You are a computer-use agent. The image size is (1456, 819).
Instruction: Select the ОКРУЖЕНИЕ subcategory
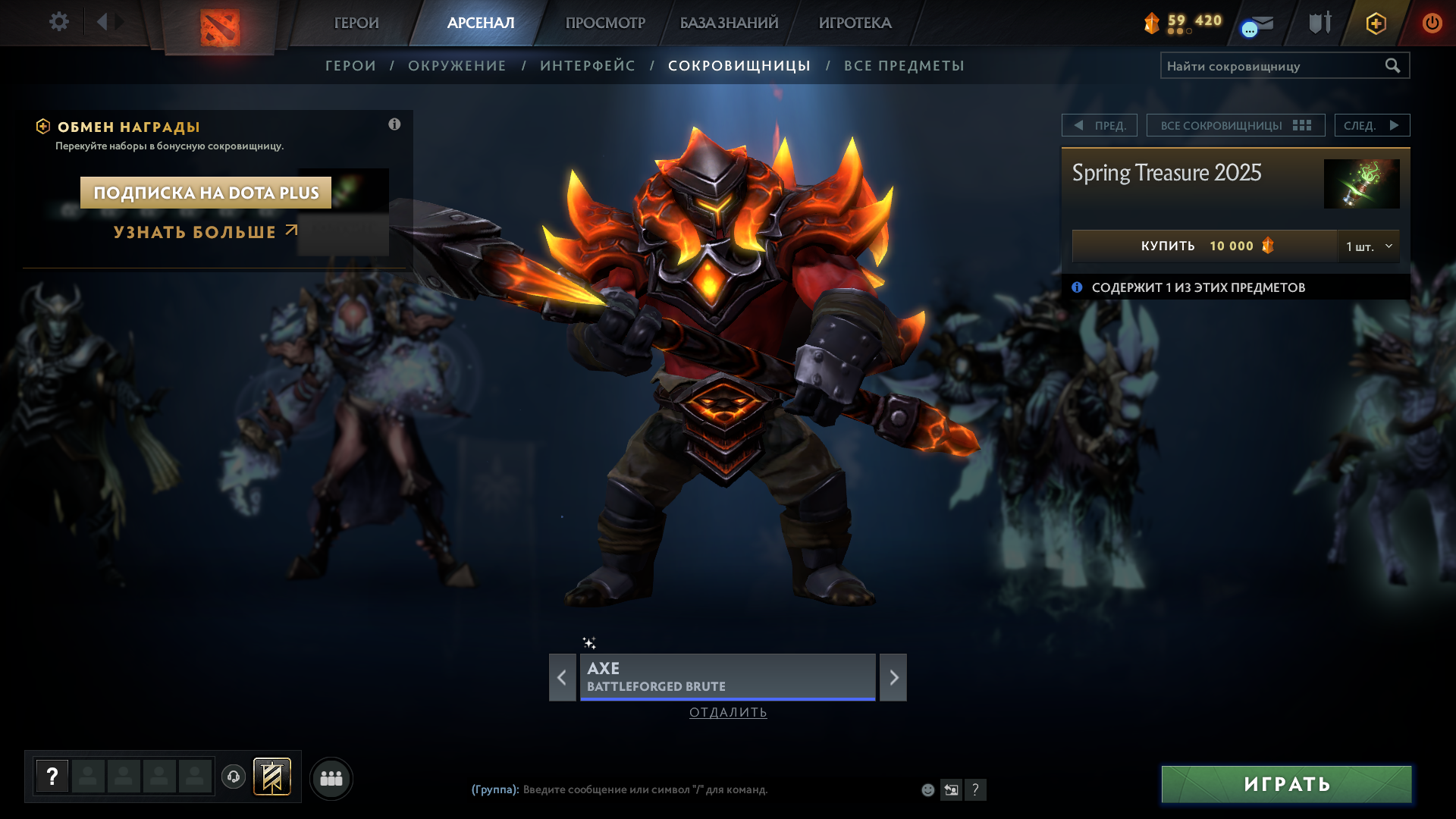click(457, 66)
